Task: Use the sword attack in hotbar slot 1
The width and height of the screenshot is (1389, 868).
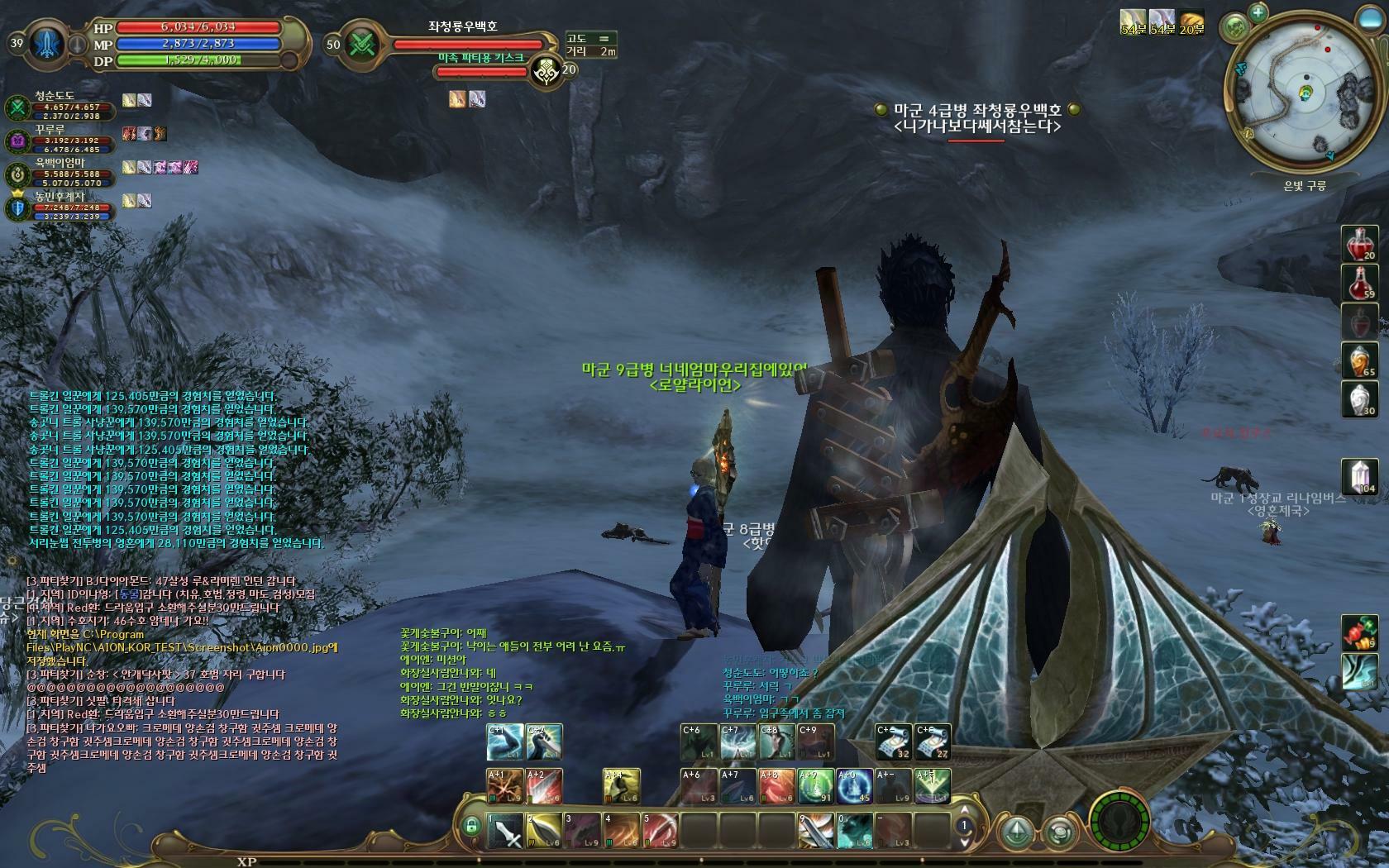Action: 504,831
